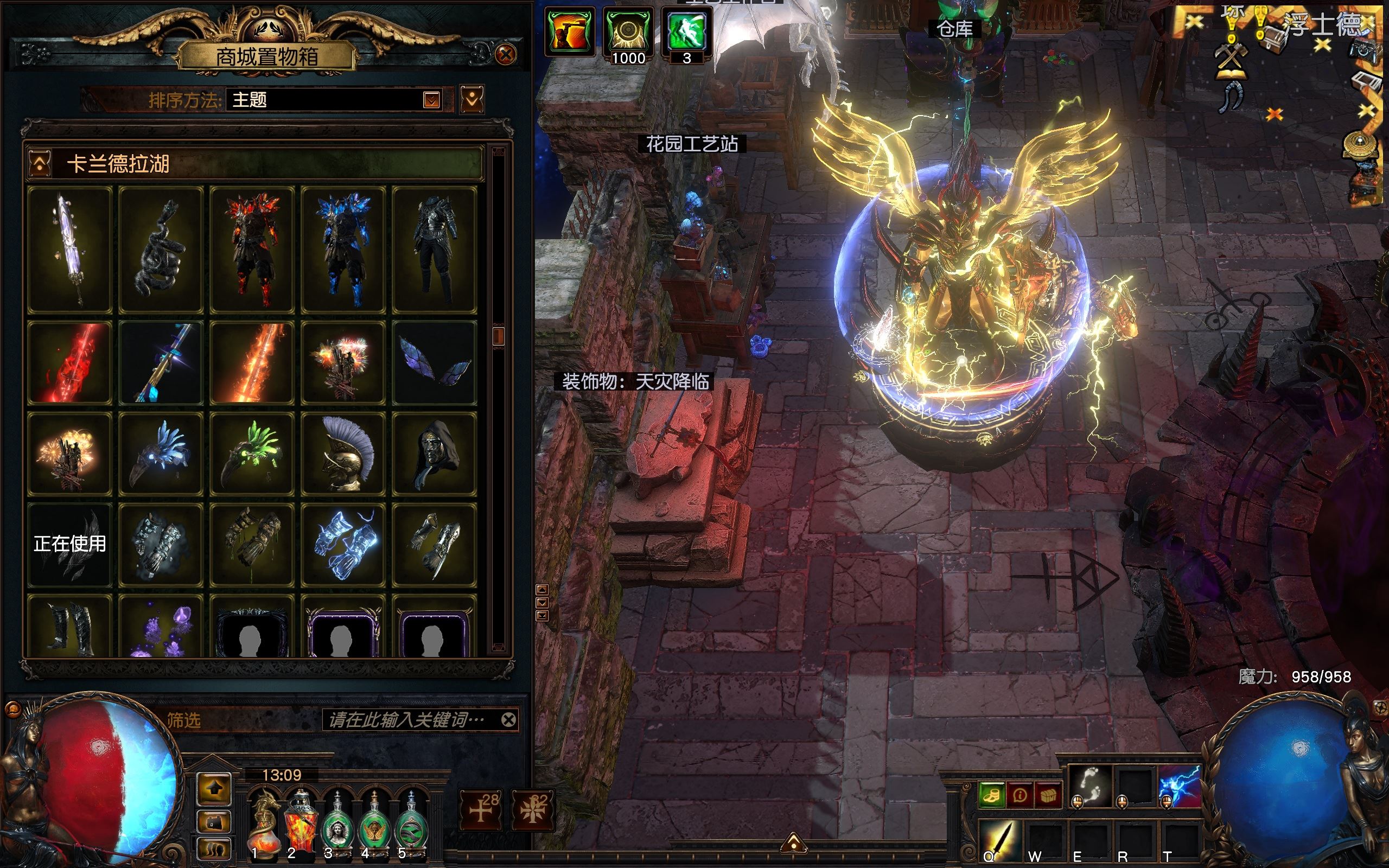Viewport: 1389px width, 868px height.
Task: Click the green running figure buff icon
Action: coord(686,31)
